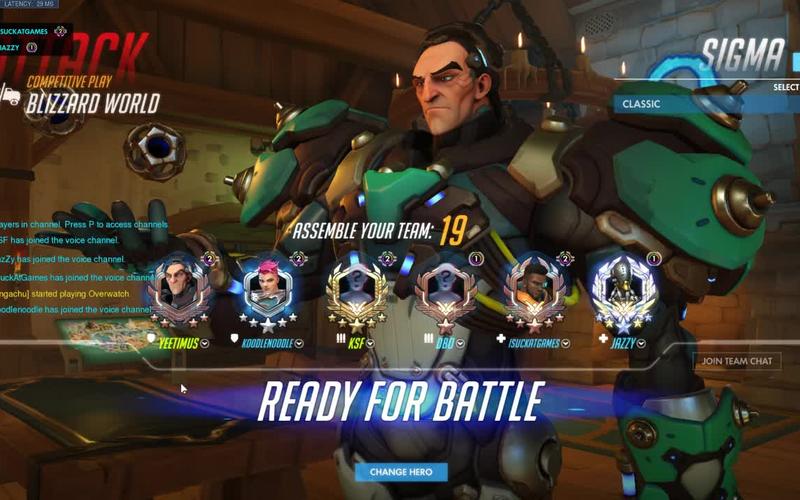Select Yeetimus's Sigma portrait

click(x=178, y=290)
